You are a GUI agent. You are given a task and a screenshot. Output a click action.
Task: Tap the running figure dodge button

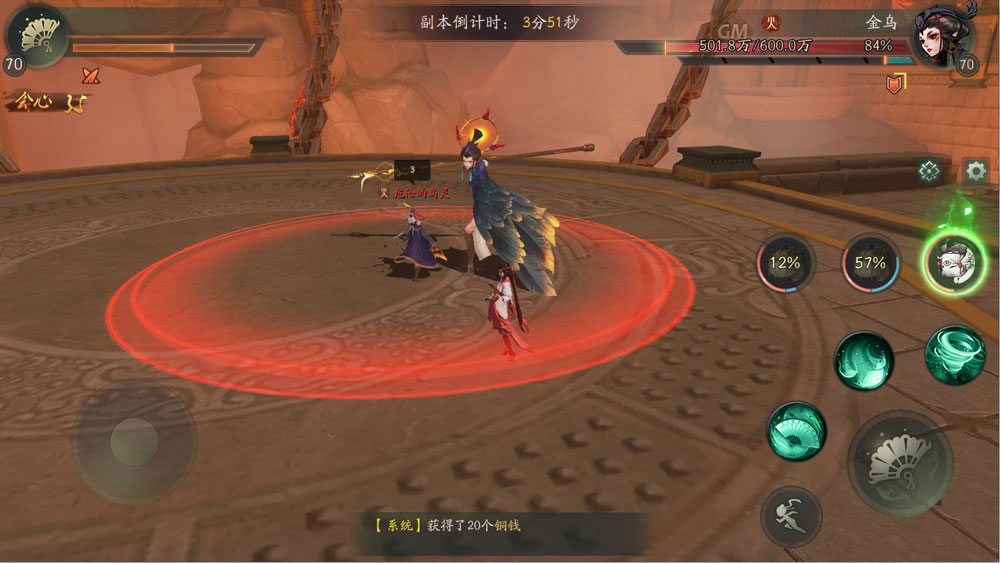790,516
